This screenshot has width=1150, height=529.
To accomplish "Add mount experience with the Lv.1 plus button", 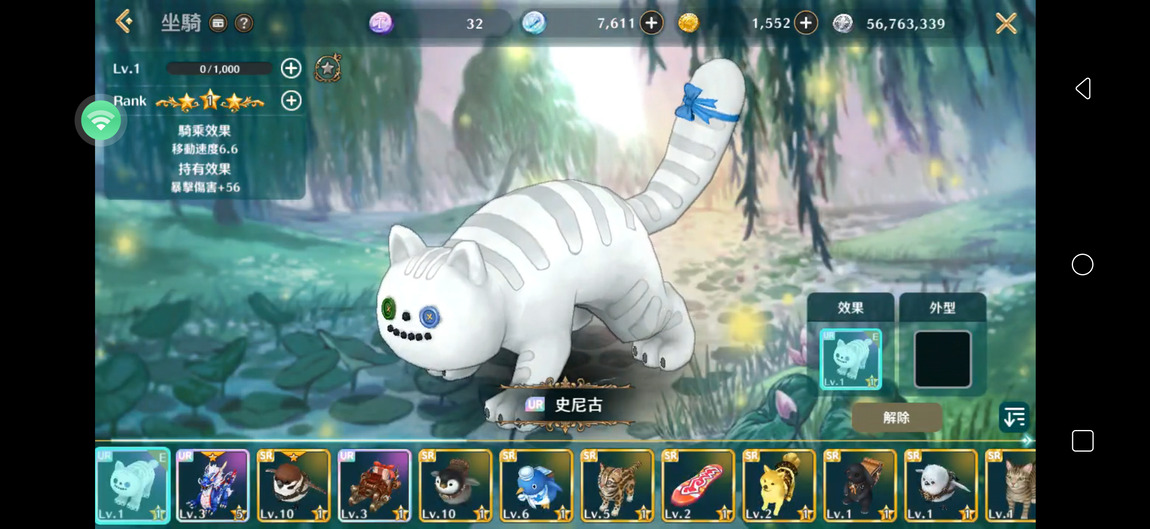I will [x=291, y=68].
